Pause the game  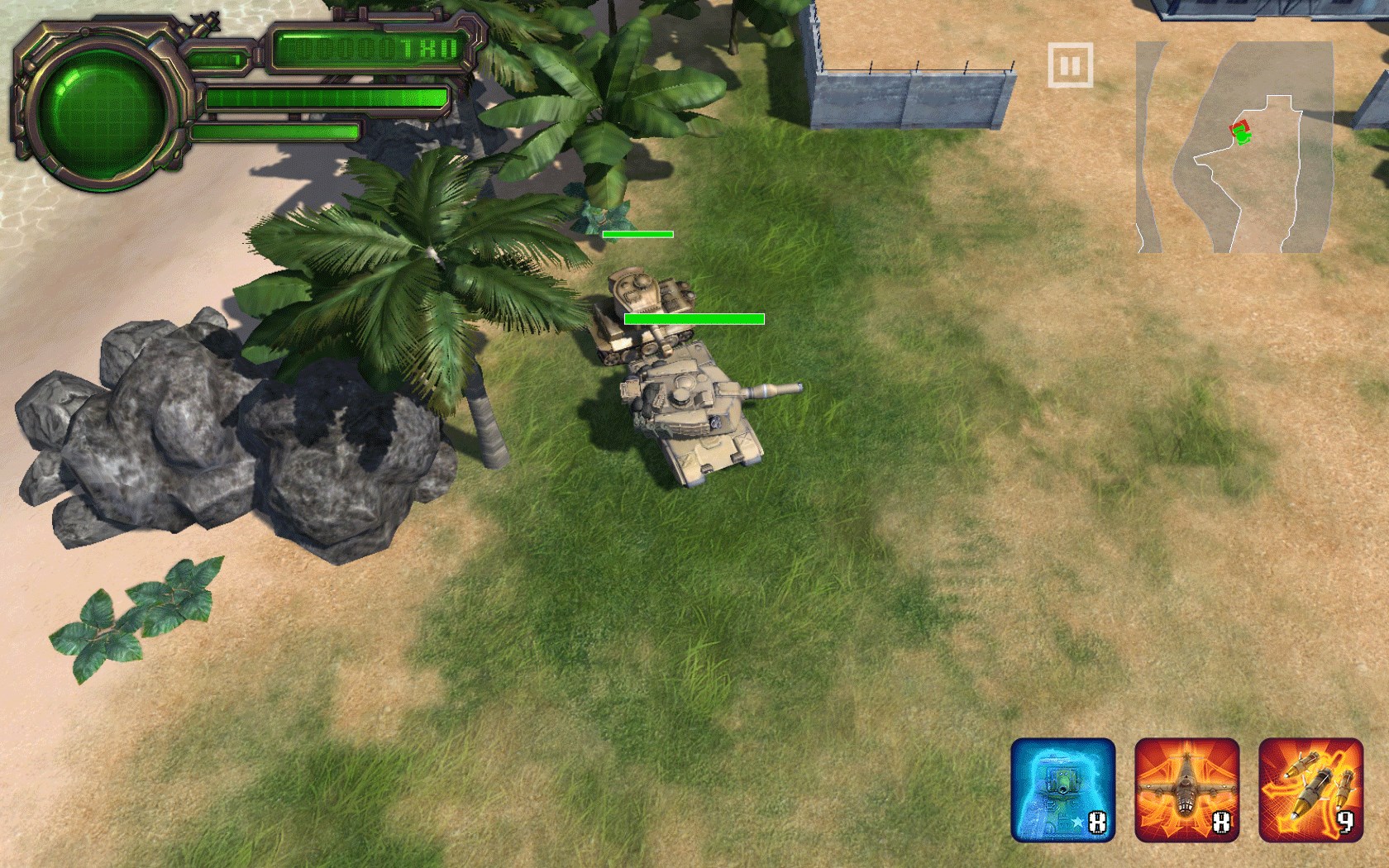pyautogui.click(x=1070, y=65)
